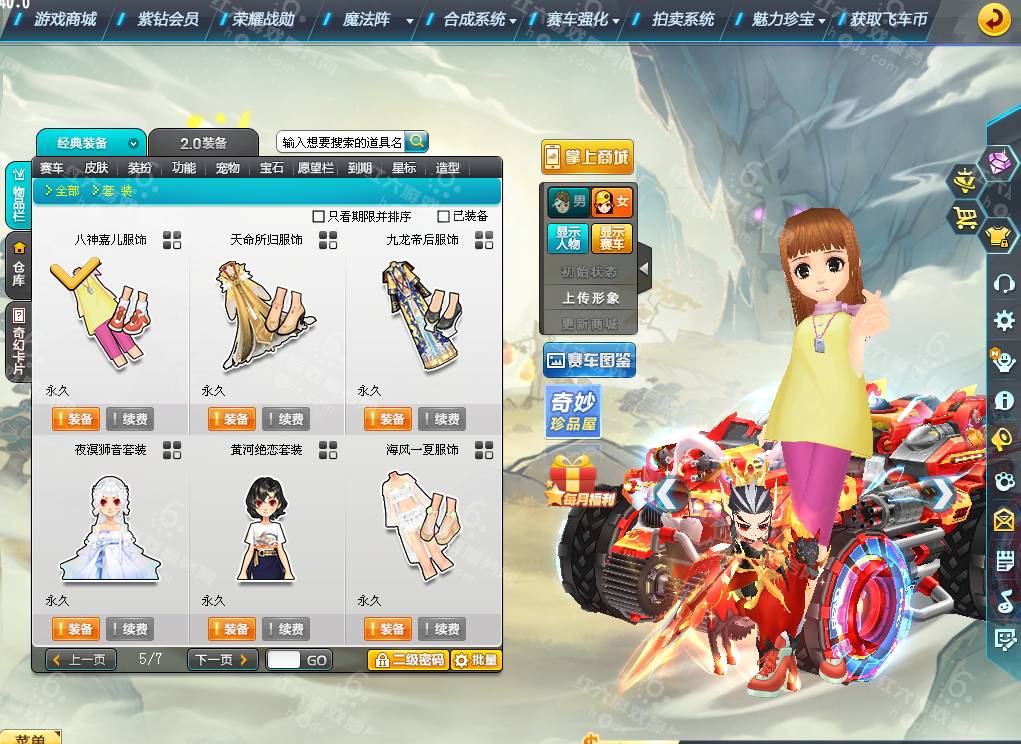This screenshot has width=1021, height=744.
Task: Go to the next page with 下一页
Action: point(223,660)
